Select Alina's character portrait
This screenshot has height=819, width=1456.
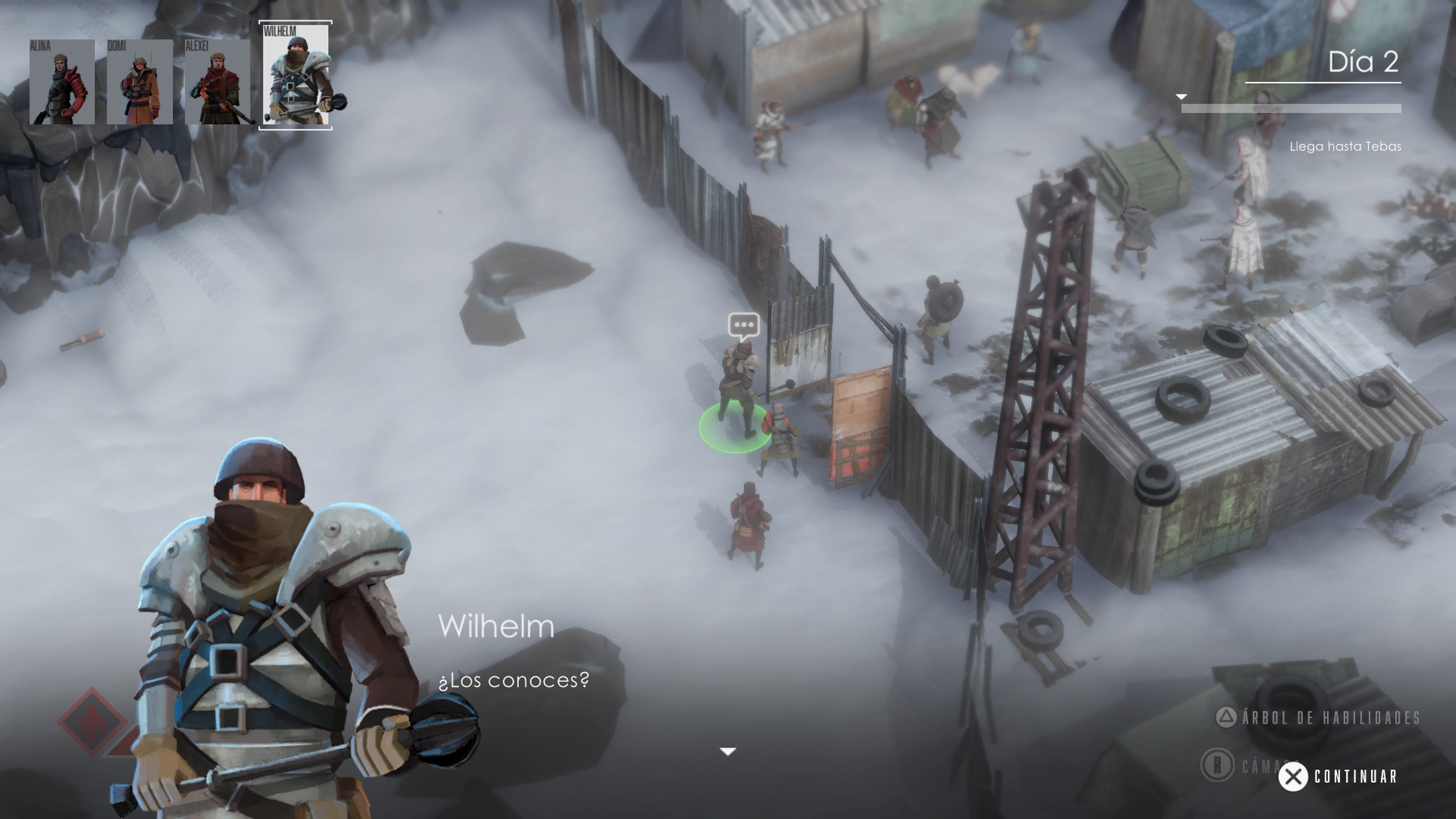(62, 82)
